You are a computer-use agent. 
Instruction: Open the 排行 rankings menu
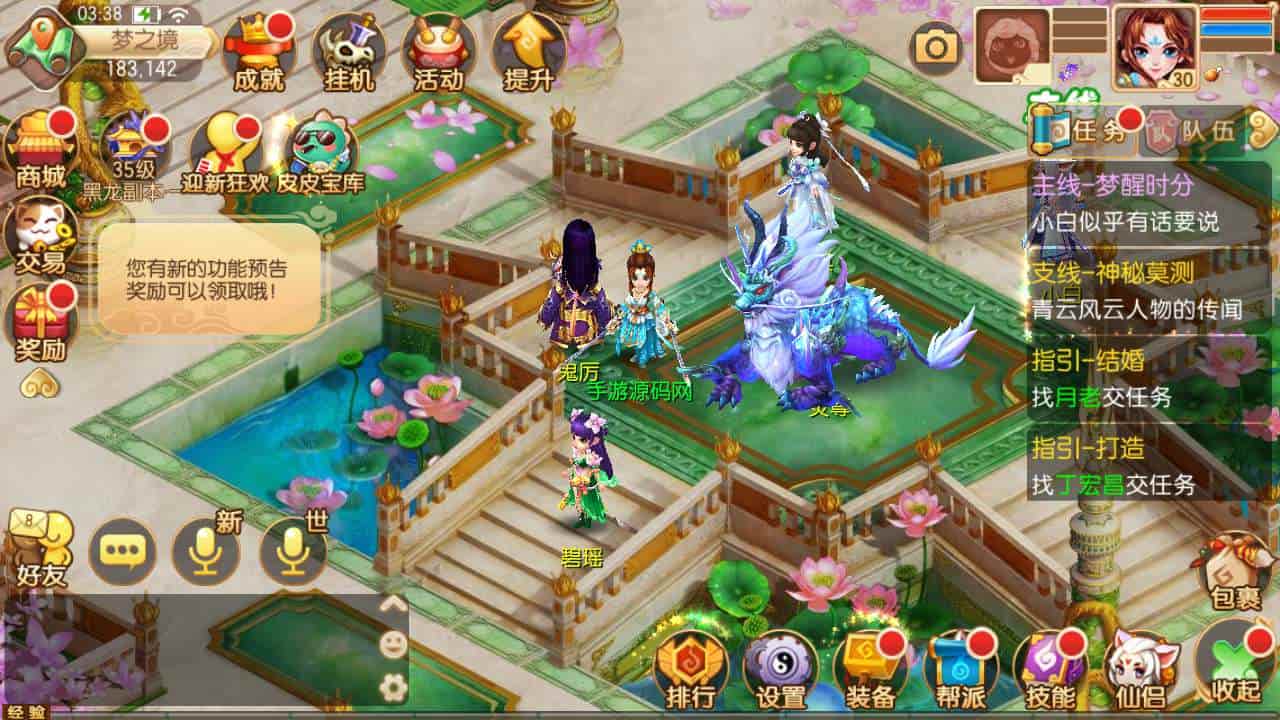coord(690,669)
